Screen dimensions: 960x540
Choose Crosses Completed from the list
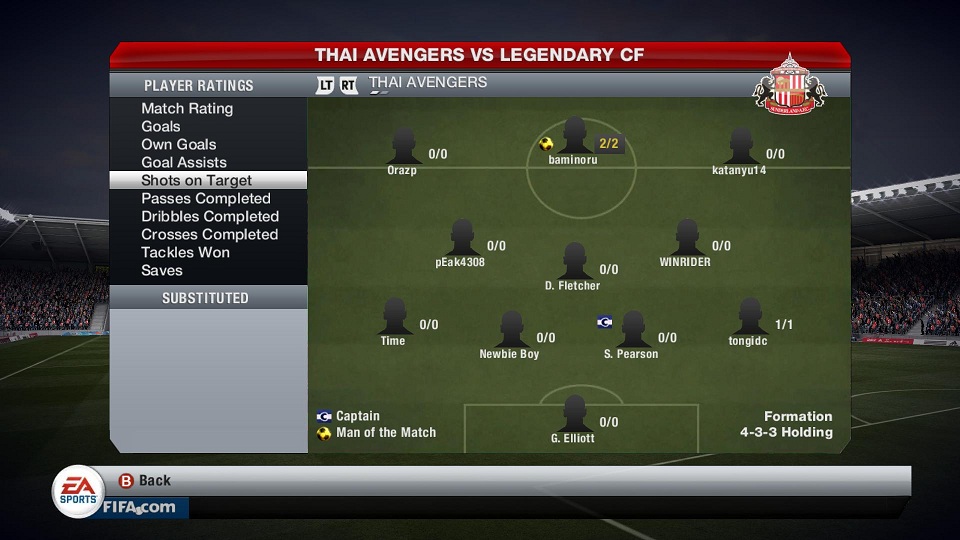(210, 234)
